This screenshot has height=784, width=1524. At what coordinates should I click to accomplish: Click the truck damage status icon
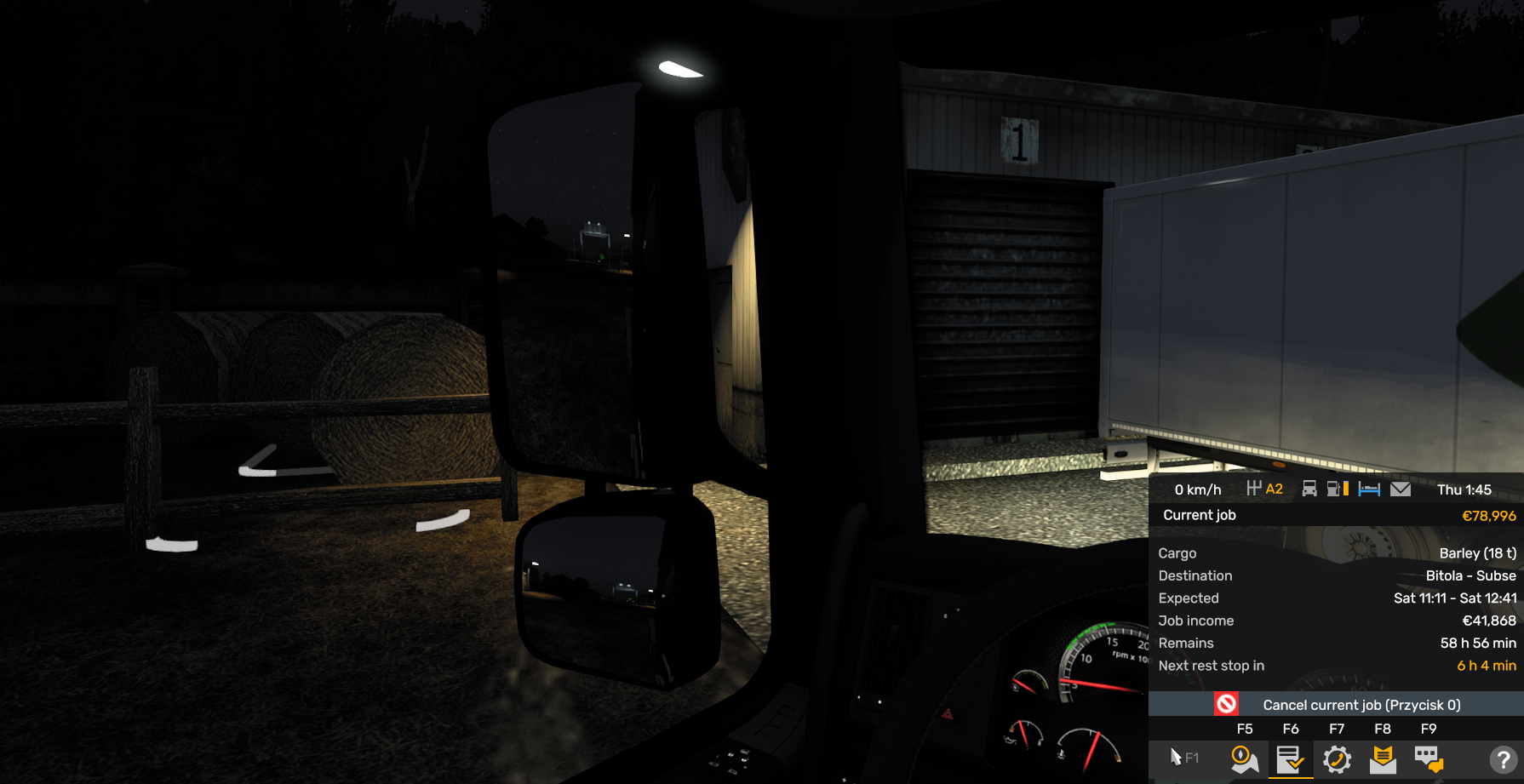click(x=1309, y=489)
